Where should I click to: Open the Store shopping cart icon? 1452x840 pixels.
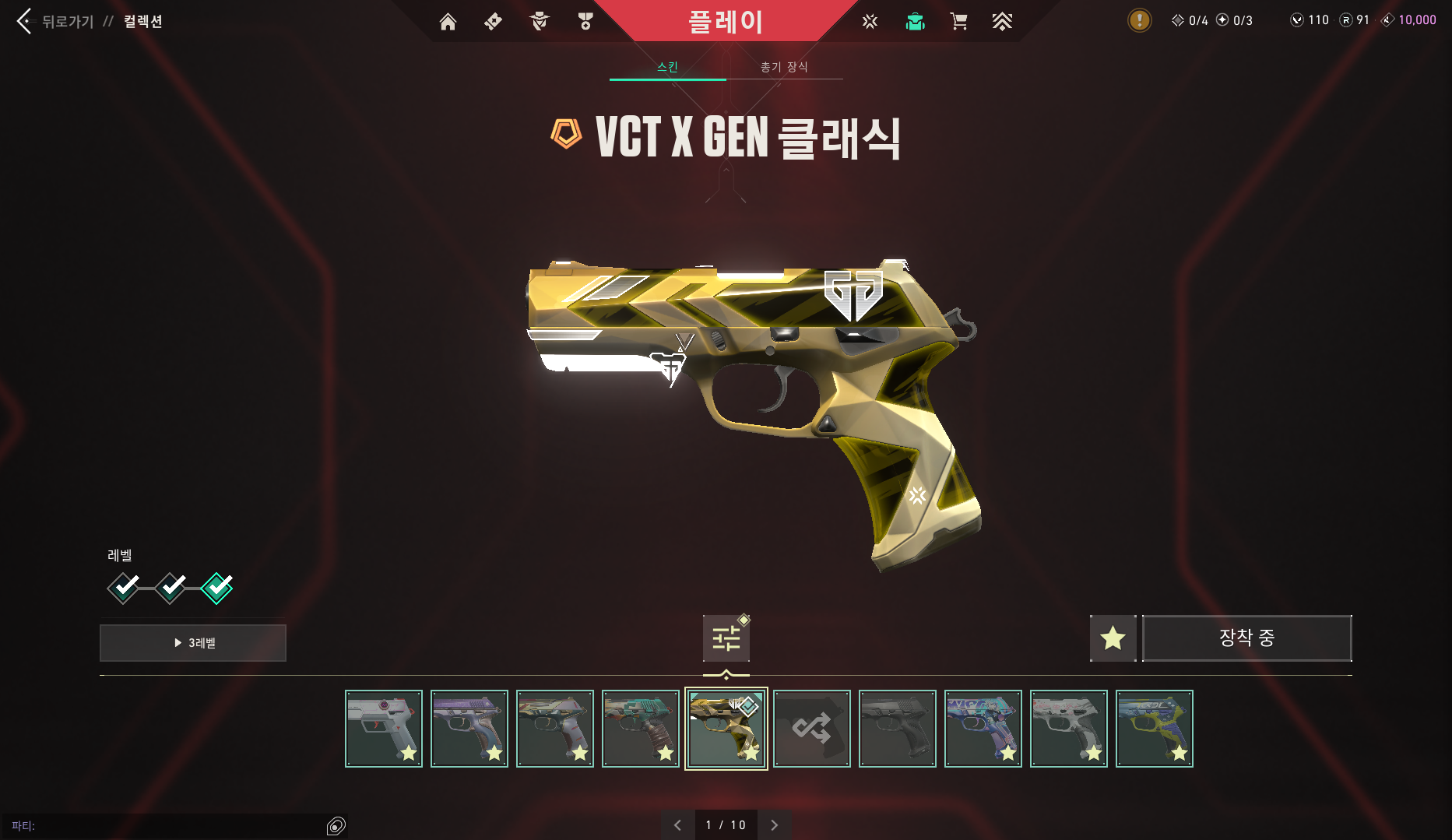958,22
